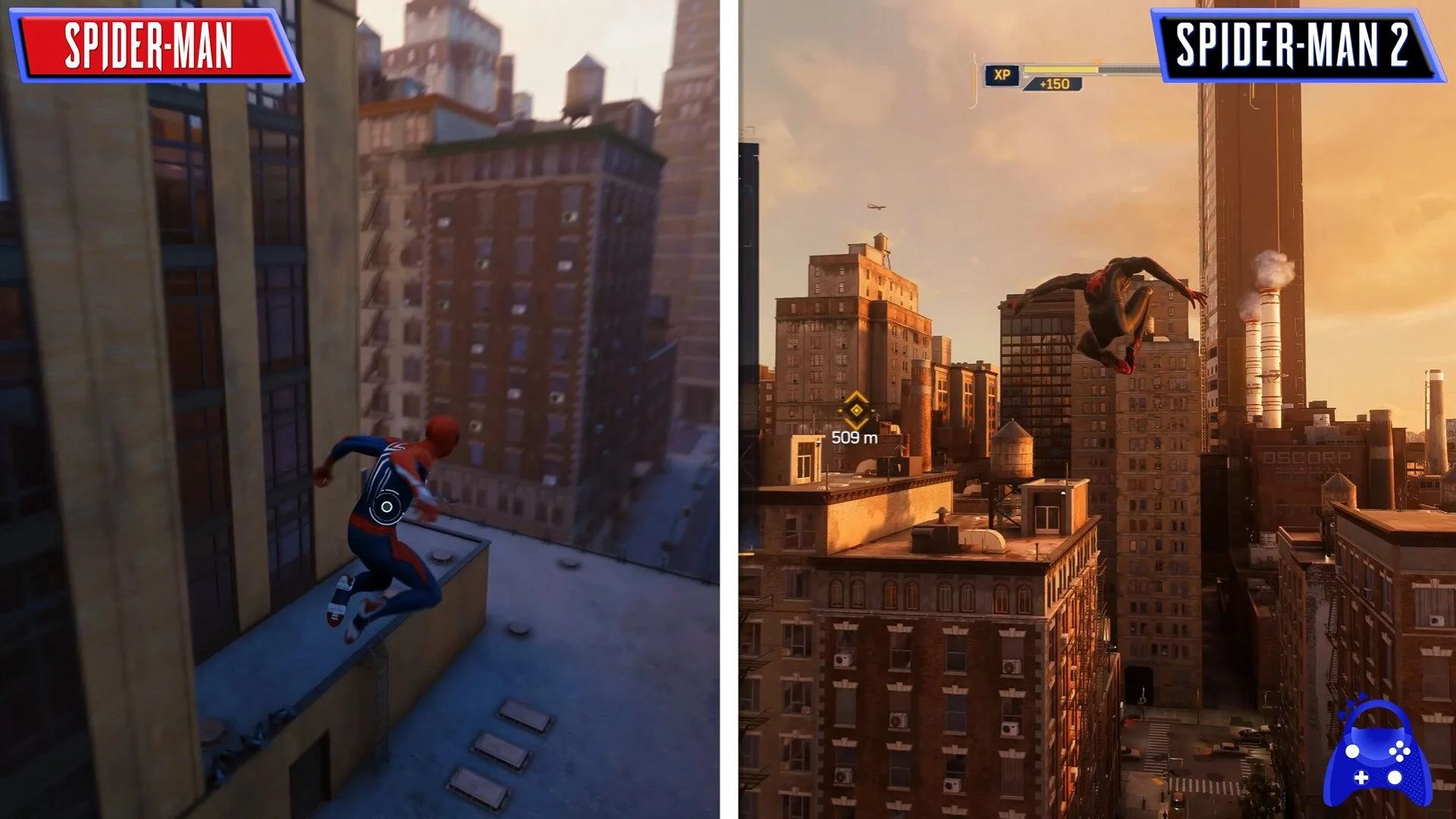This screenshot has width=1456, height=819.
Task: Toggle the +150 XP gain notification
Action: click(1054, 85)
